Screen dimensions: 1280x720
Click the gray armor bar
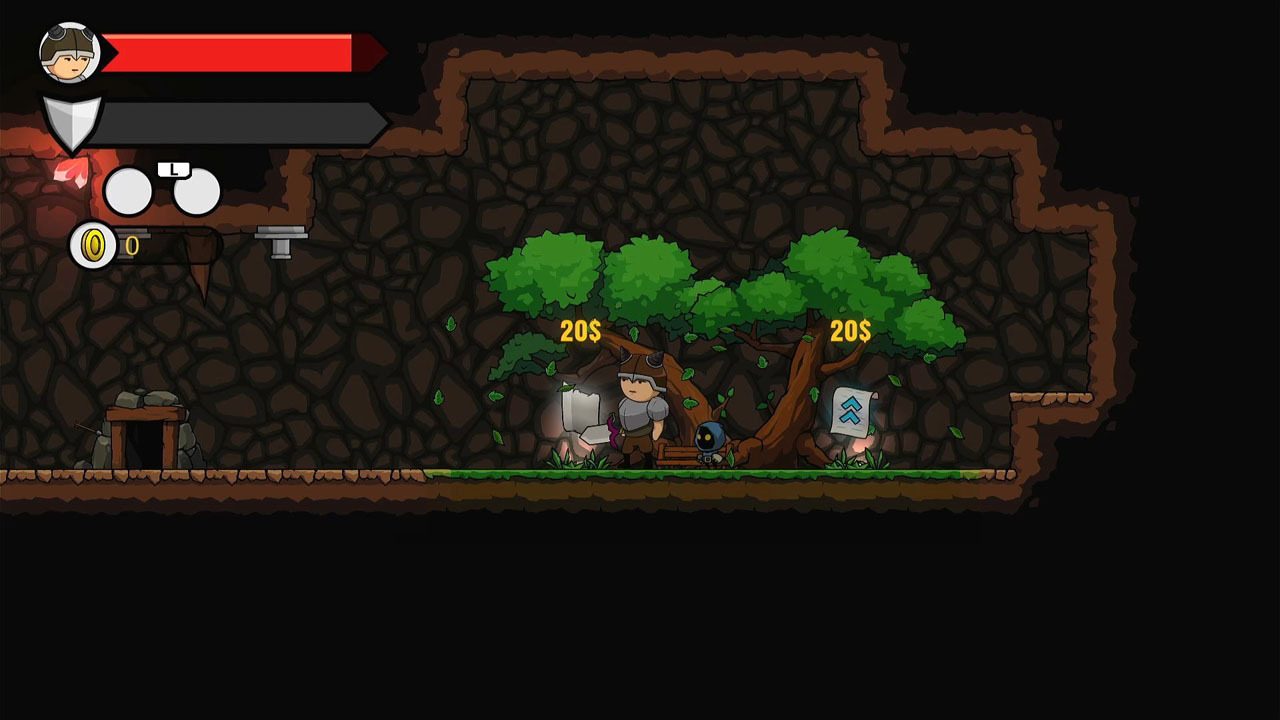pos(240,118)
